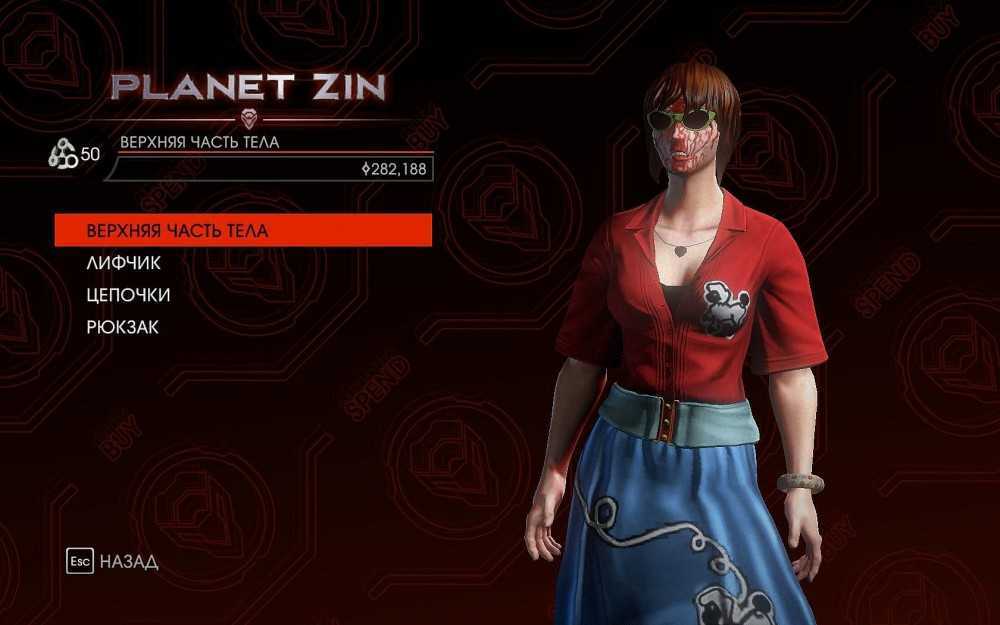The height and width of the screenshot is (625, 1000).
Task: Choose the Цепочки menu entry
Action: [129, 295]
